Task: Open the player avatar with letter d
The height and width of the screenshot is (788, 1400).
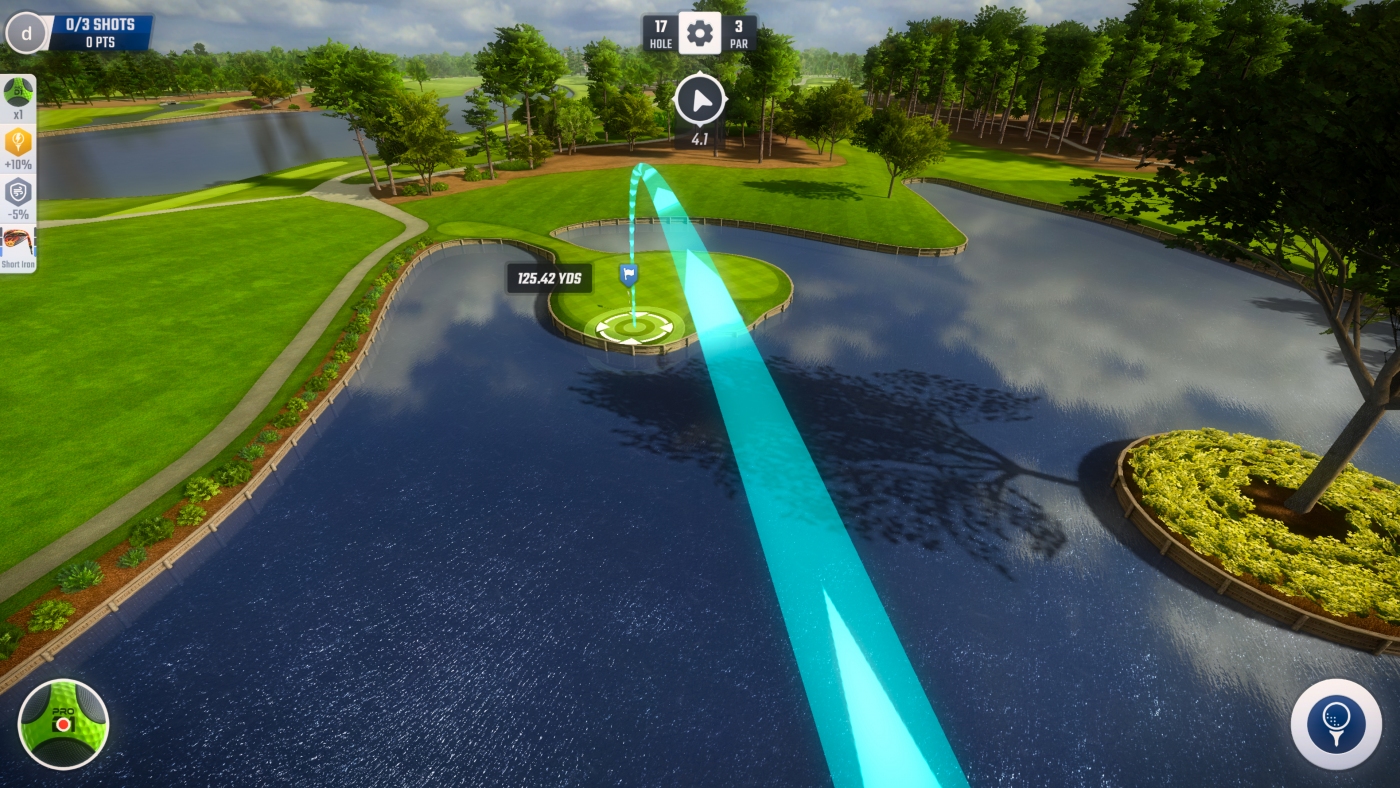Action: [25, 33]
